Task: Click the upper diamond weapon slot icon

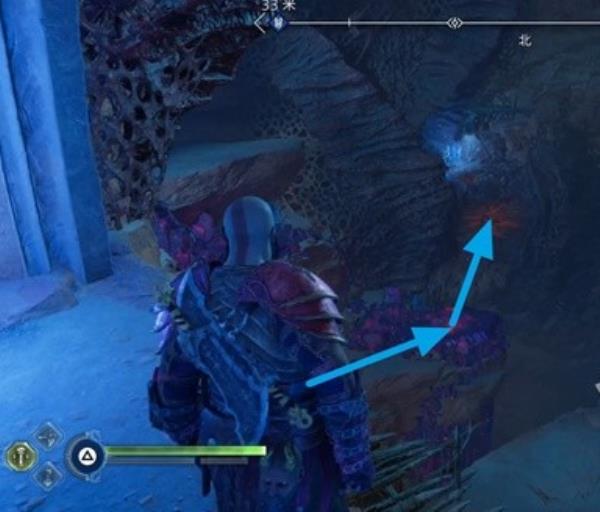Action: [x=46, y=437]
